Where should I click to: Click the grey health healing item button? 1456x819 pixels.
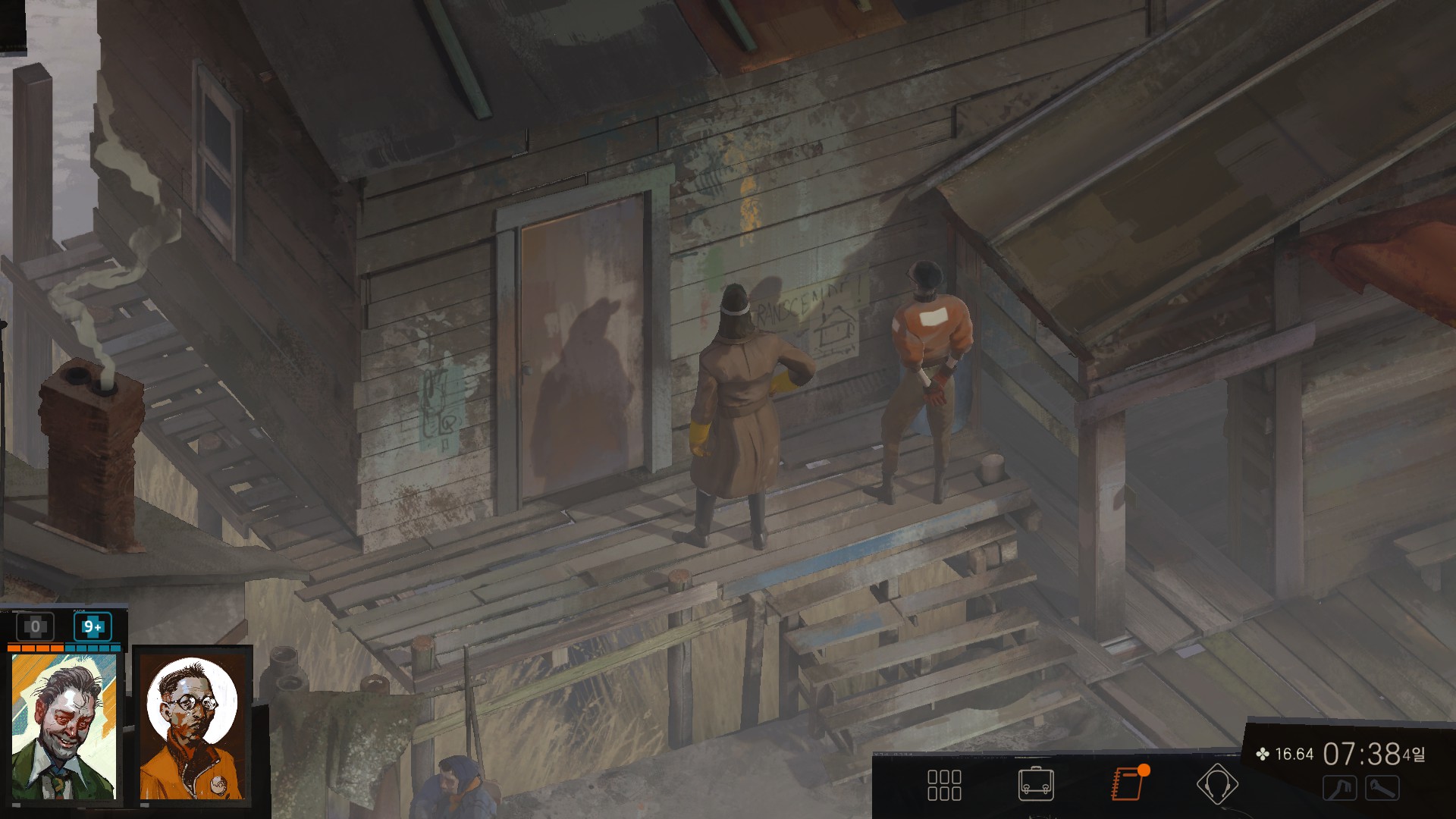35,627
